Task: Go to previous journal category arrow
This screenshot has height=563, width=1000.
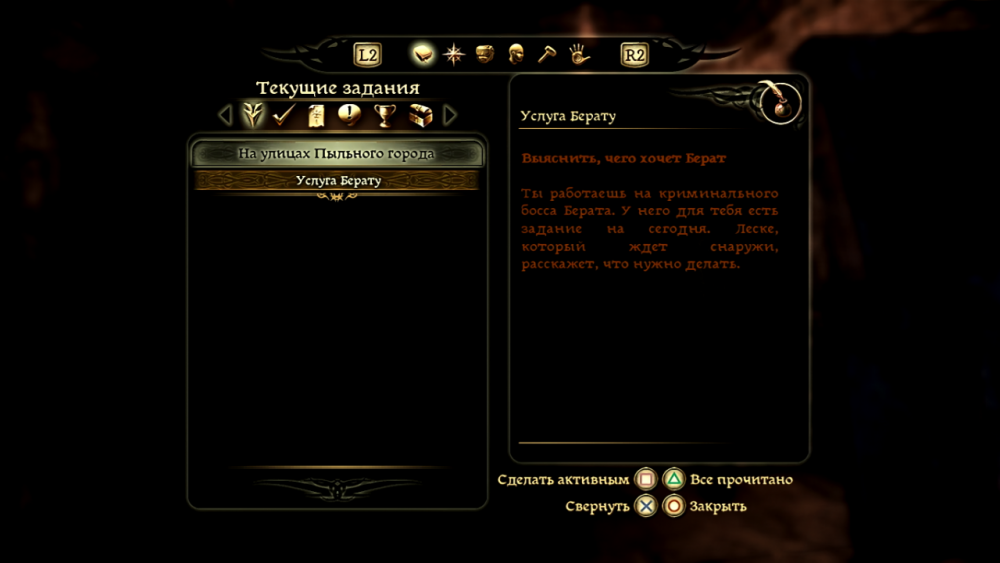Action: [225, 115]
